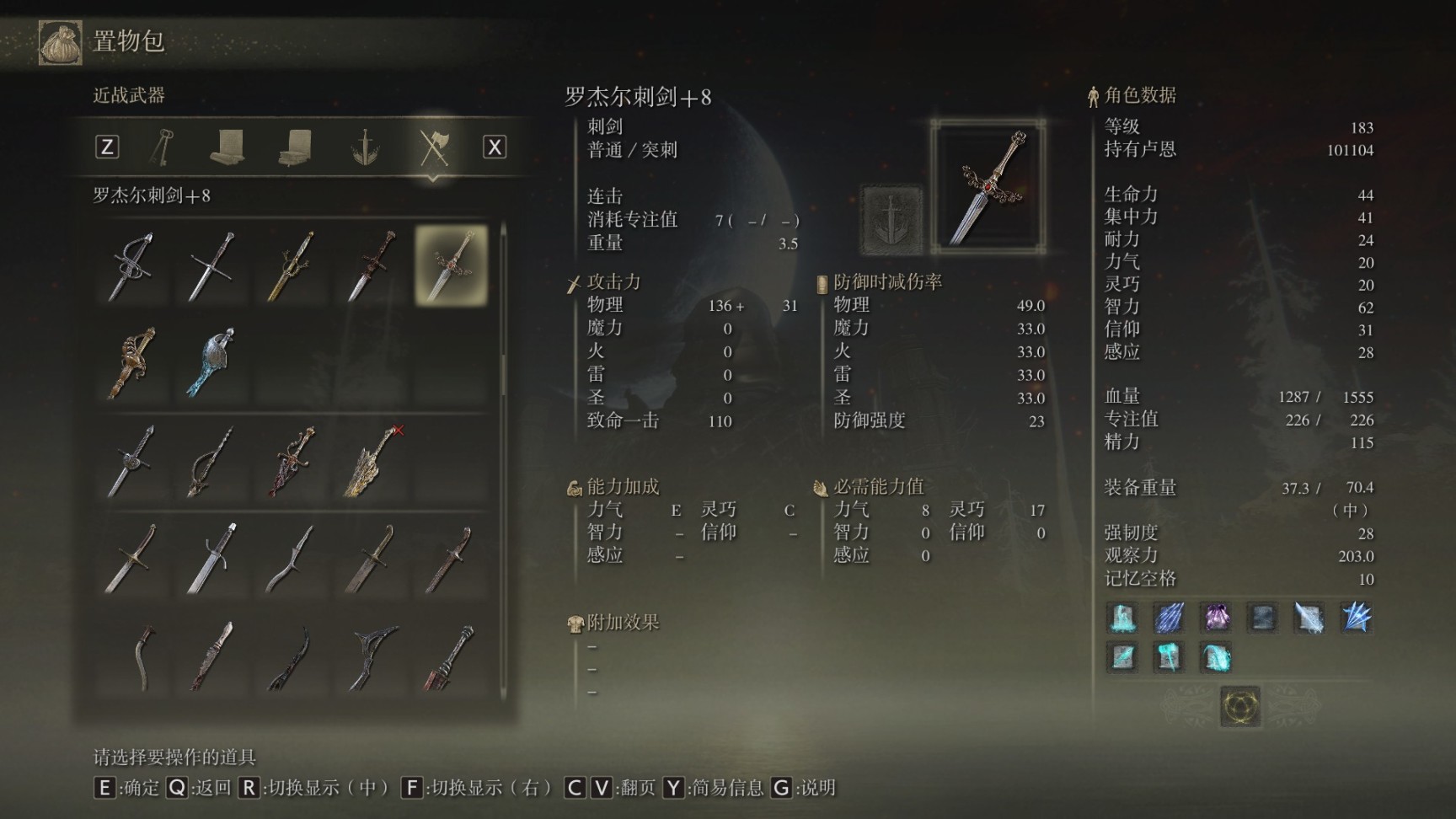Click the golden ring Great Rune slot

pyautogui.click(x=1240, y=705)
